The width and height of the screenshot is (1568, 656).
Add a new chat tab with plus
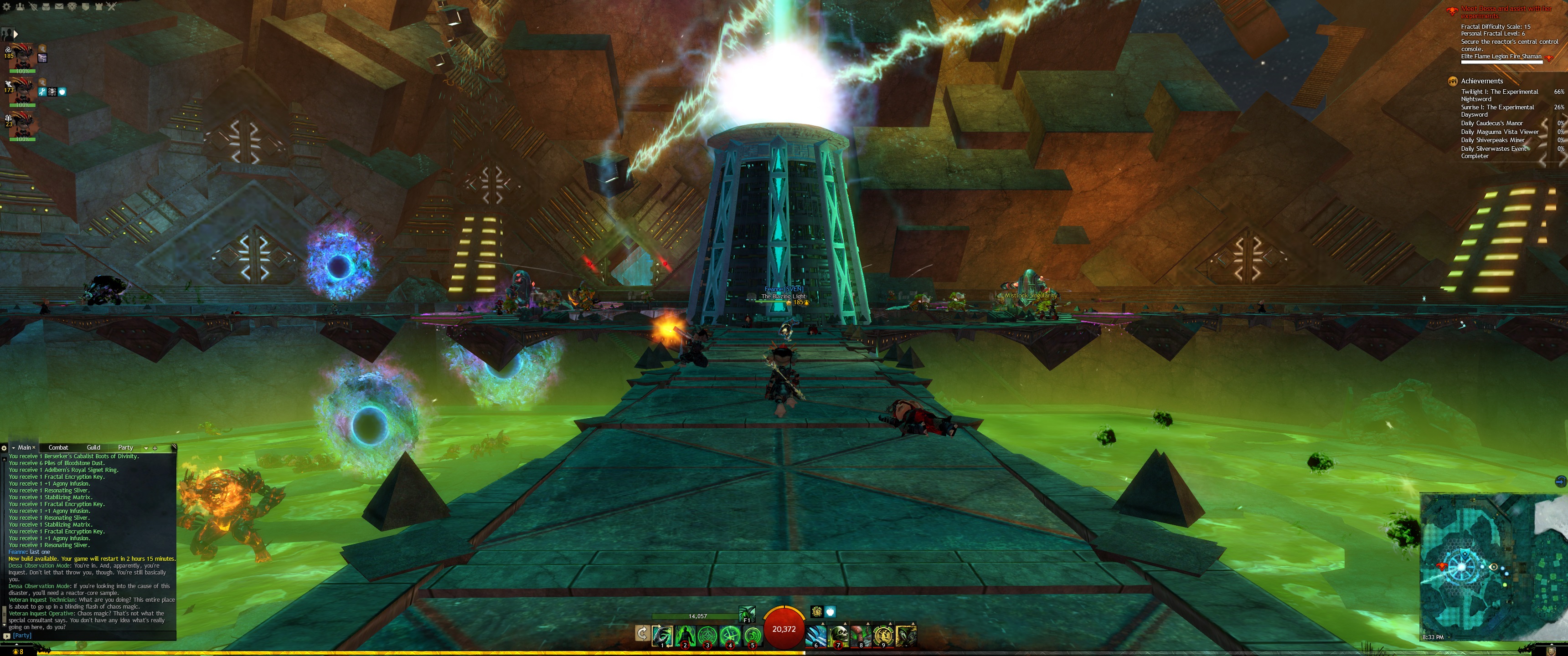click(155, 448)
